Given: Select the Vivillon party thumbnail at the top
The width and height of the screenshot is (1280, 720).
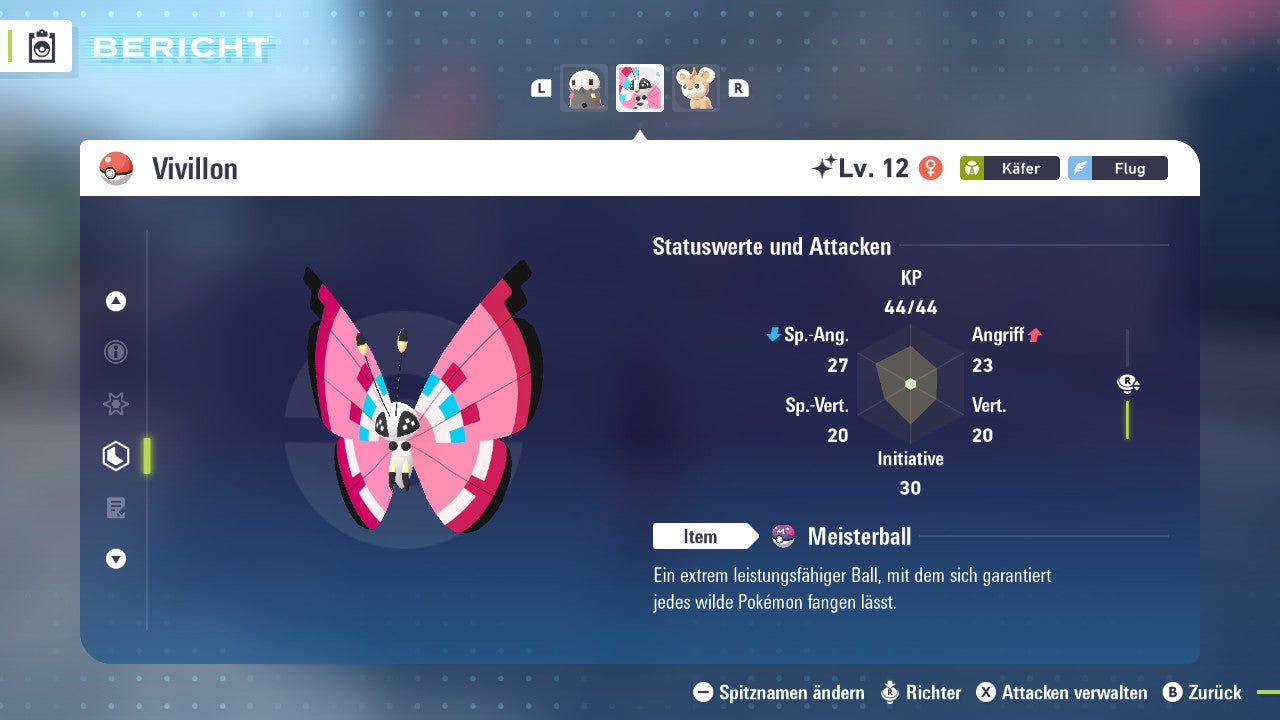Looking at the screenshot, I should [x=639, y=88].
